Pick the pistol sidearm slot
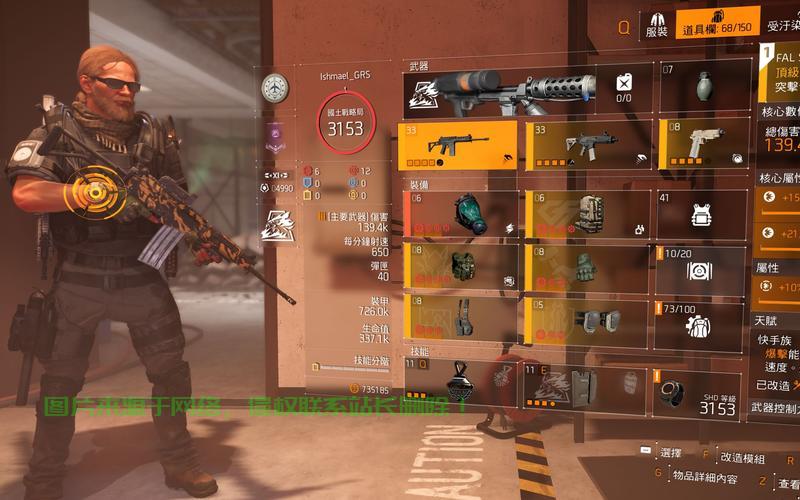Viewport: 800px width, 500px height. 704,146
